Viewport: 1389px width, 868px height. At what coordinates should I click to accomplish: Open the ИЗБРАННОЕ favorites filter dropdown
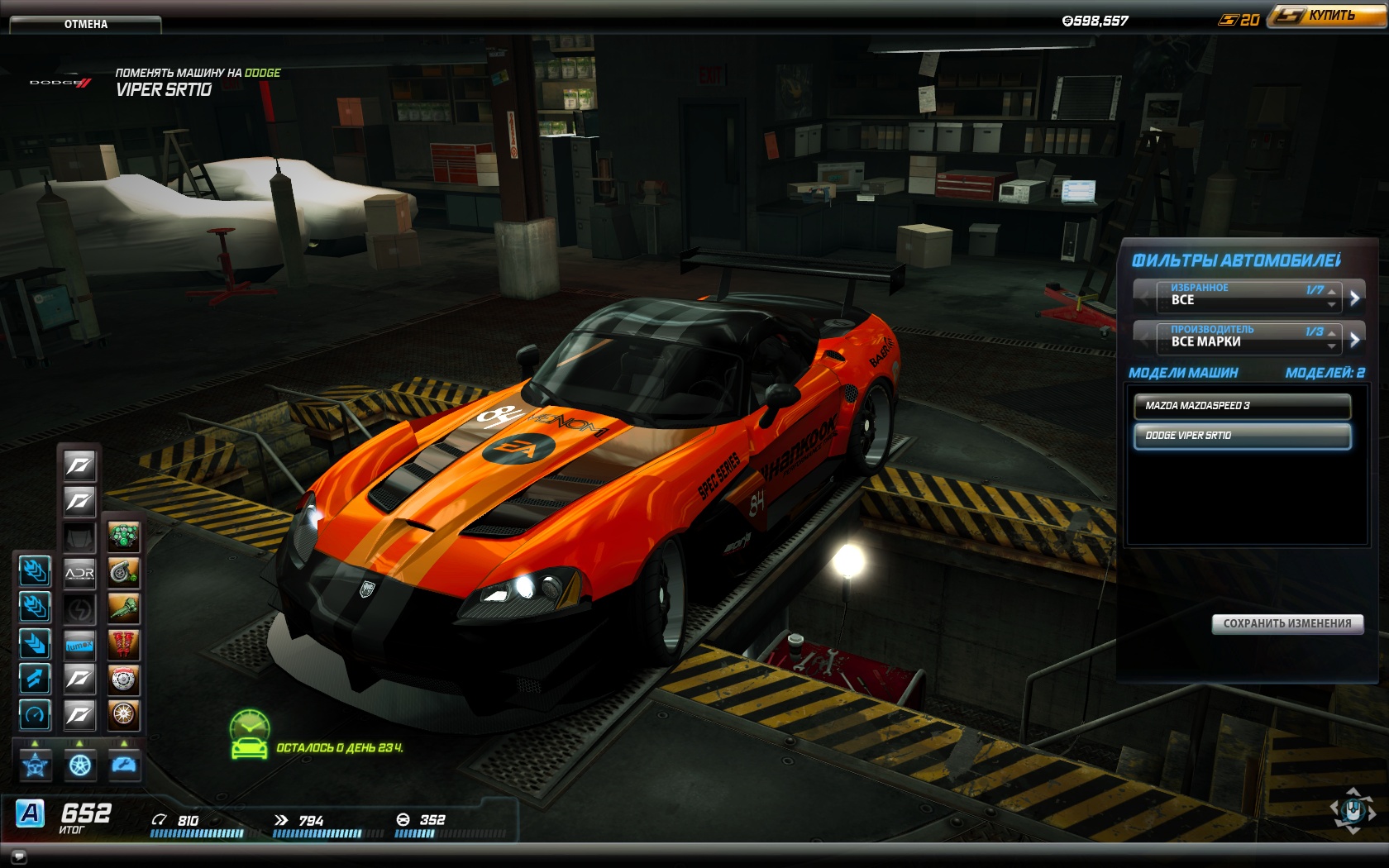[1247, 295]
